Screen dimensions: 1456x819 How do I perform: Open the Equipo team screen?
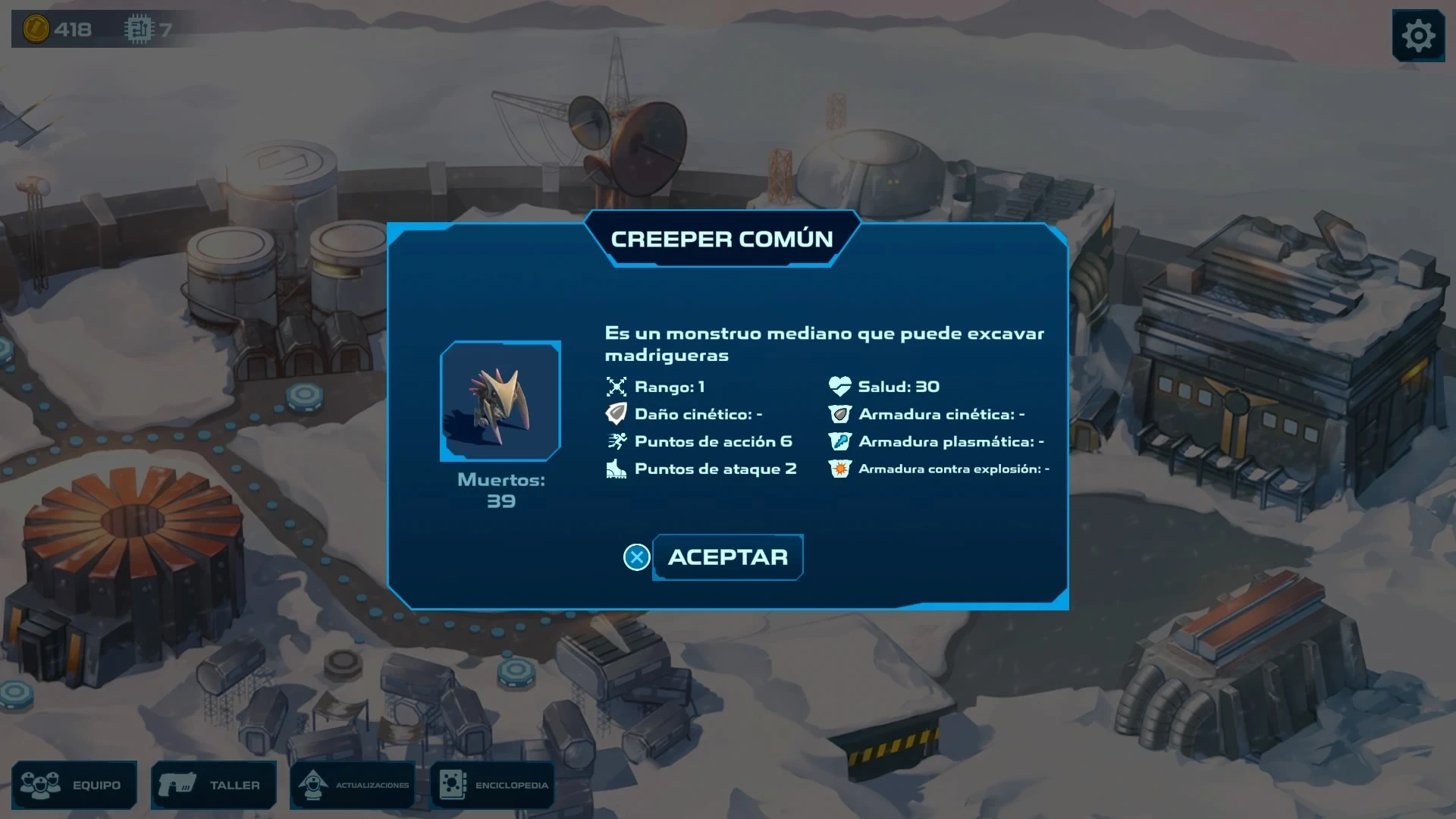point(74,785)
